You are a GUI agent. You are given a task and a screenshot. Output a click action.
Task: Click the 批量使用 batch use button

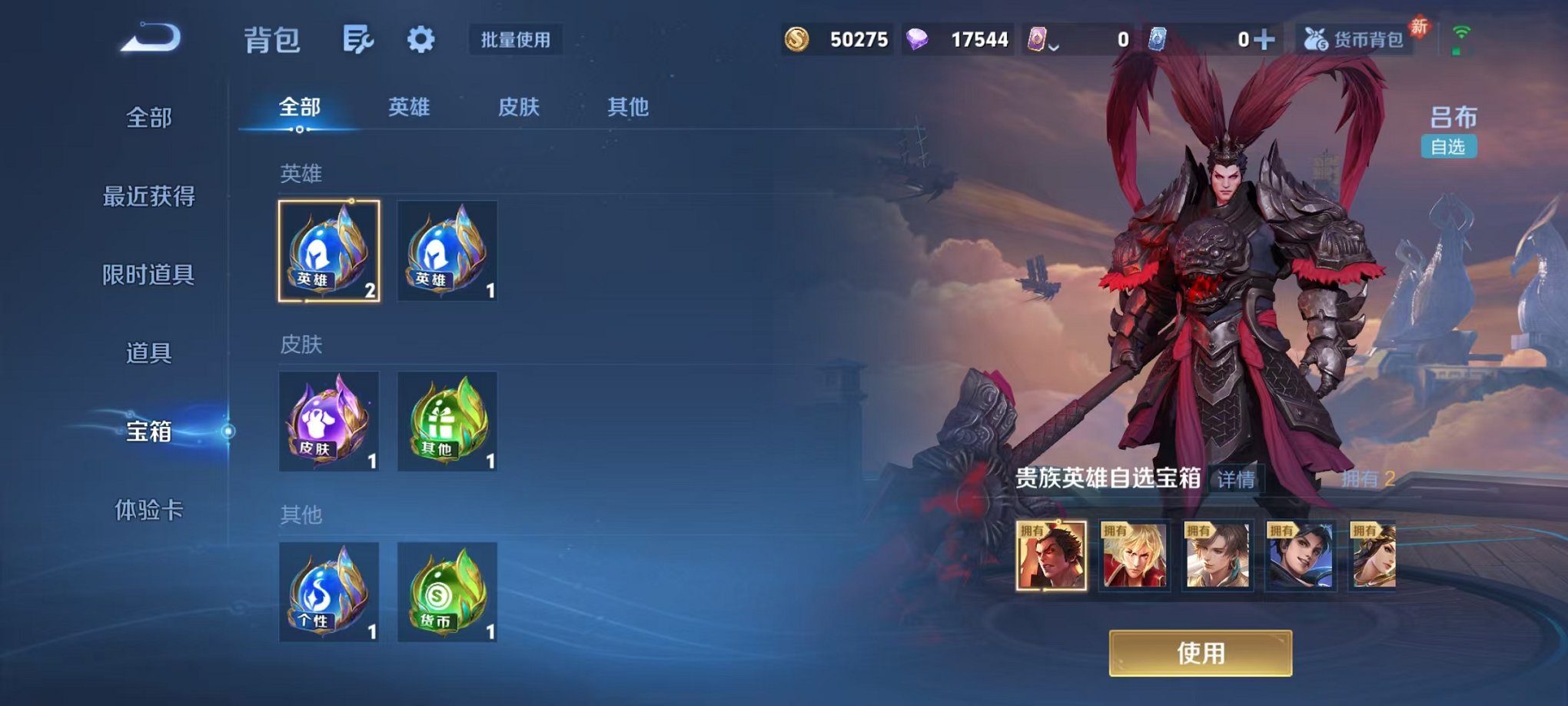[515, 42]
